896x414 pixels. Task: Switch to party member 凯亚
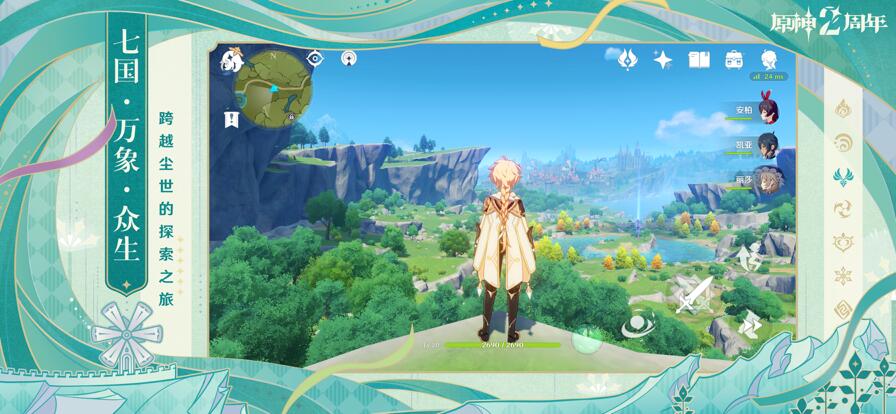tap(768, 144)
